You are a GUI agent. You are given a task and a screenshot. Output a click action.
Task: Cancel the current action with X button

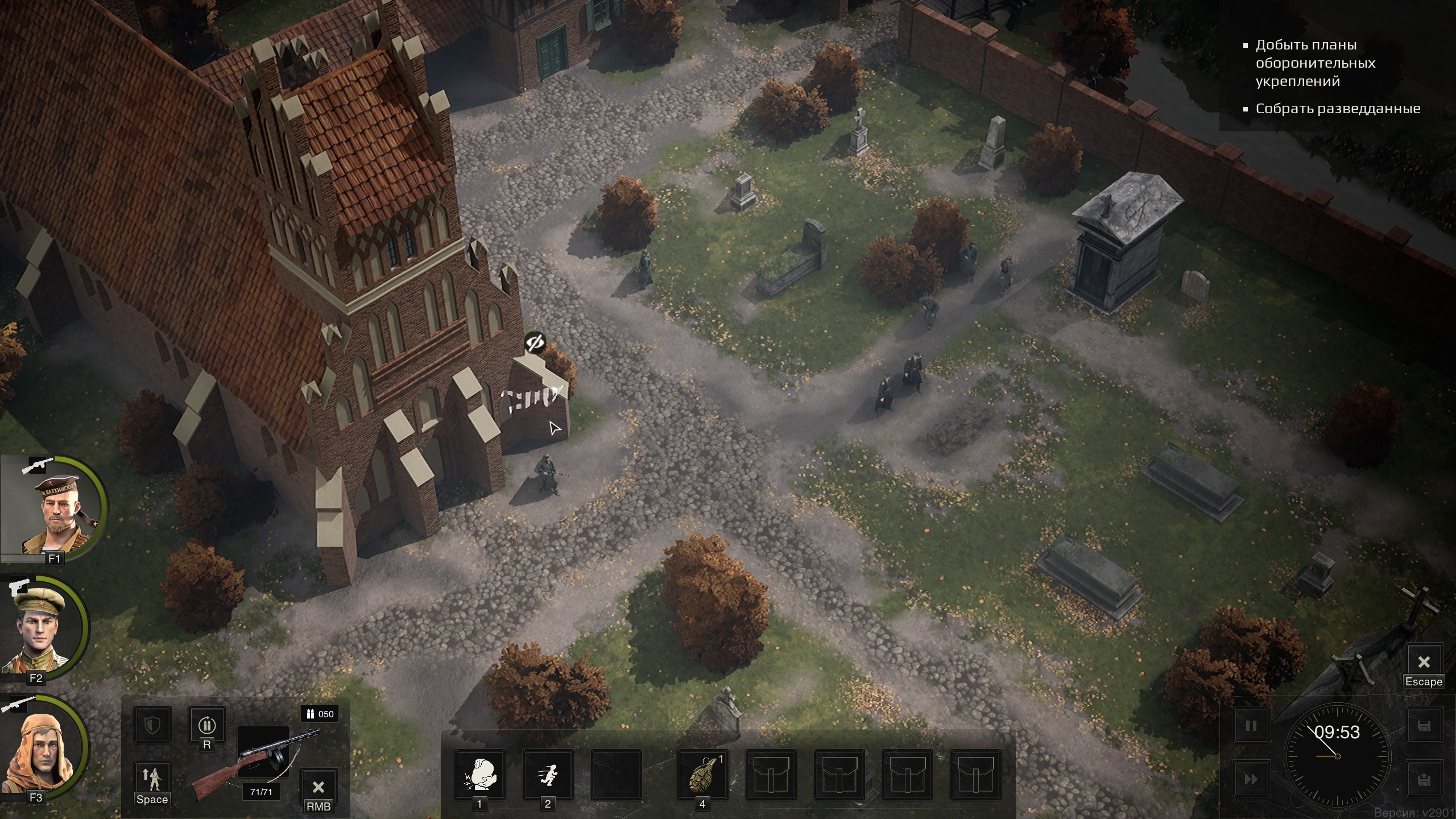coord(318,787)
